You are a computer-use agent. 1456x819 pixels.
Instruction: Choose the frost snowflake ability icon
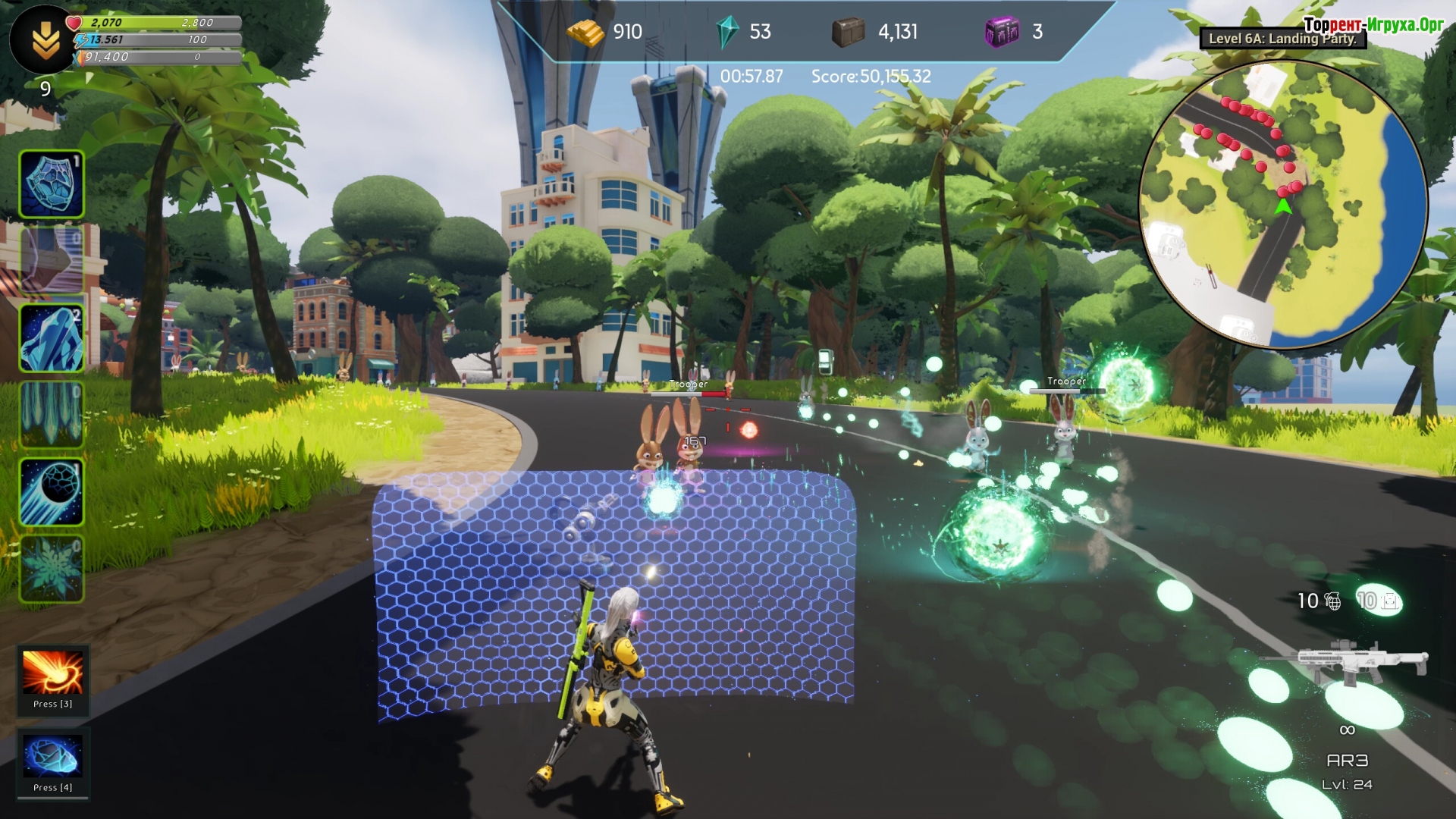[x=52, y=569]
